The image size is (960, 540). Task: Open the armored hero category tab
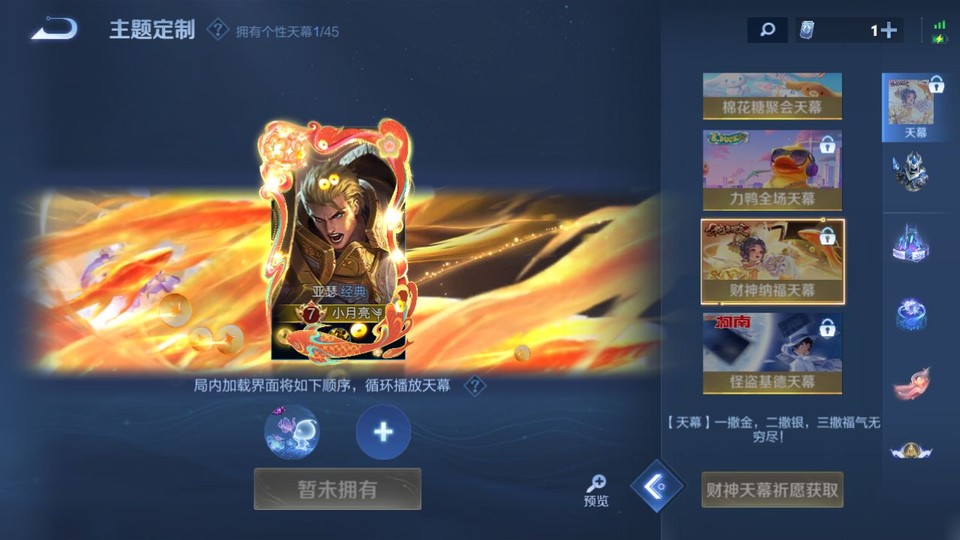tap(912, 172)
